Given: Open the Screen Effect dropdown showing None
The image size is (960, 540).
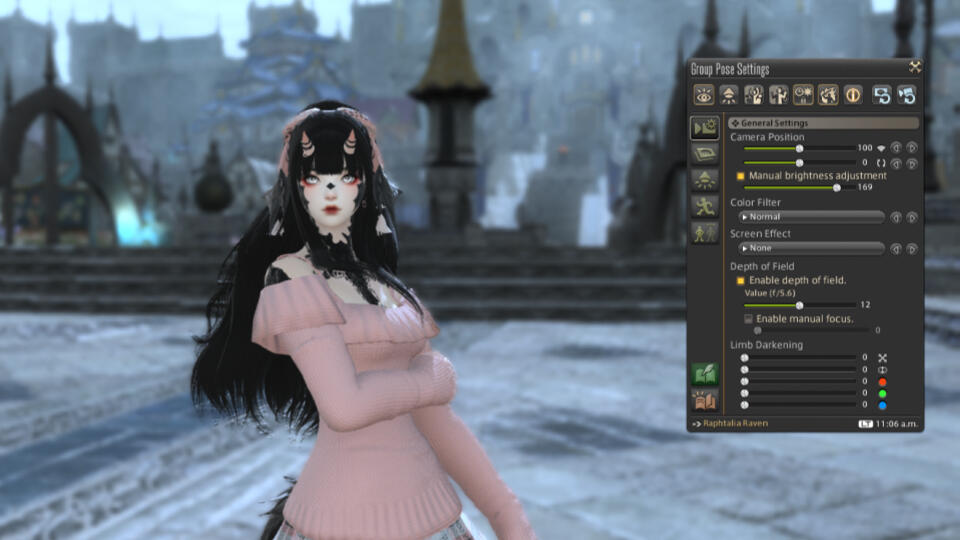Looking at the screenshot, I should 811,248.
